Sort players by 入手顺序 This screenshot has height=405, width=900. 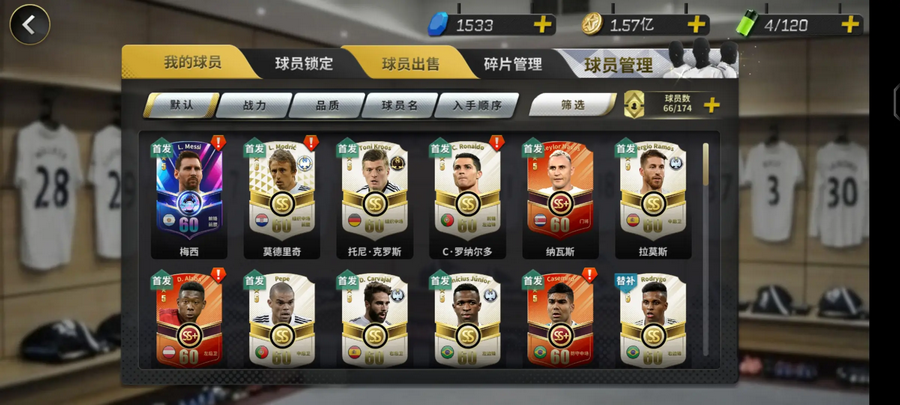coord(476,104)
